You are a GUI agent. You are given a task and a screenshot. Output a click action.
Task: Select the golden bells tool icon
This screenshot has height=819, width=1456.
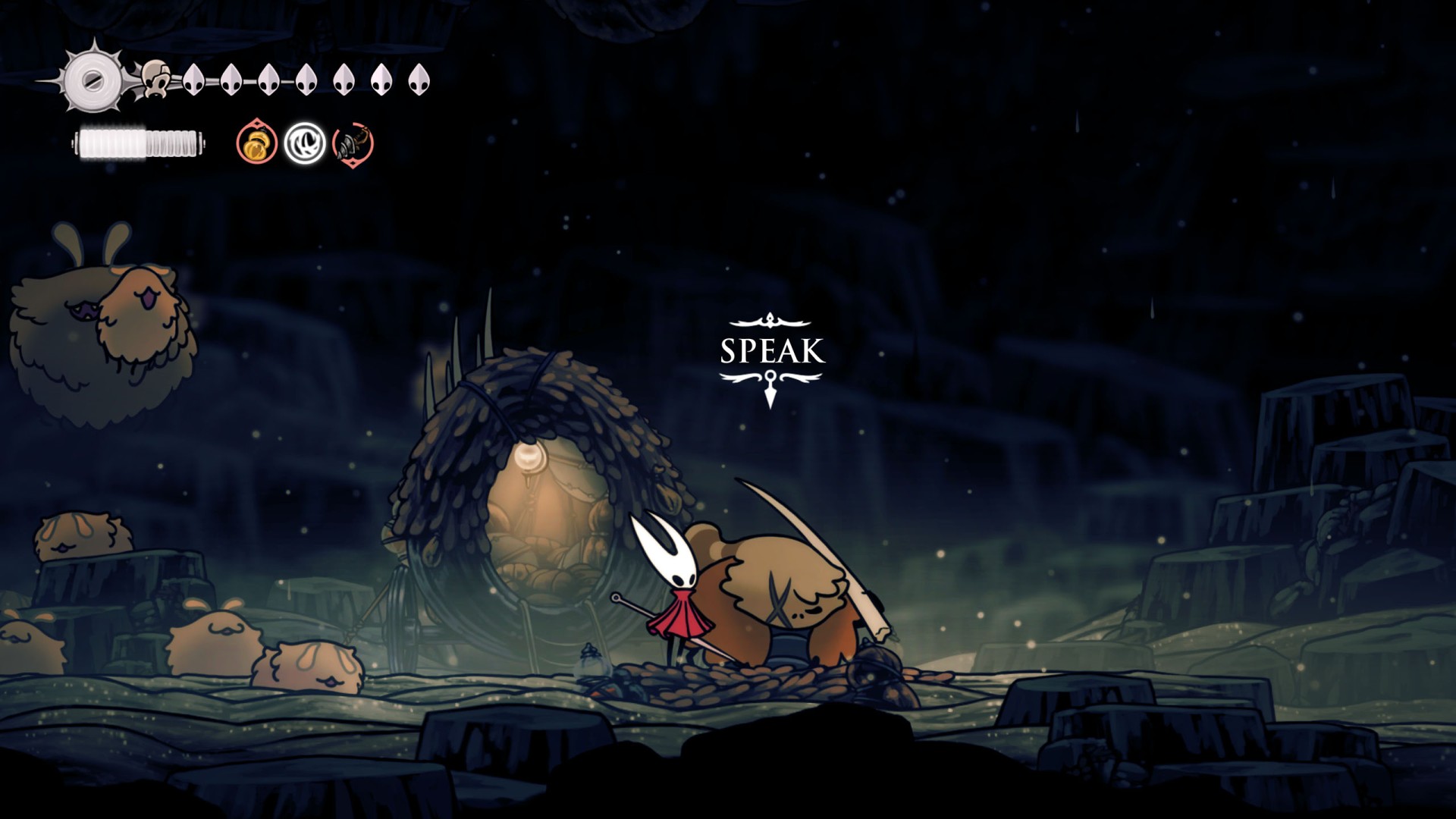(x=256, y=143)
